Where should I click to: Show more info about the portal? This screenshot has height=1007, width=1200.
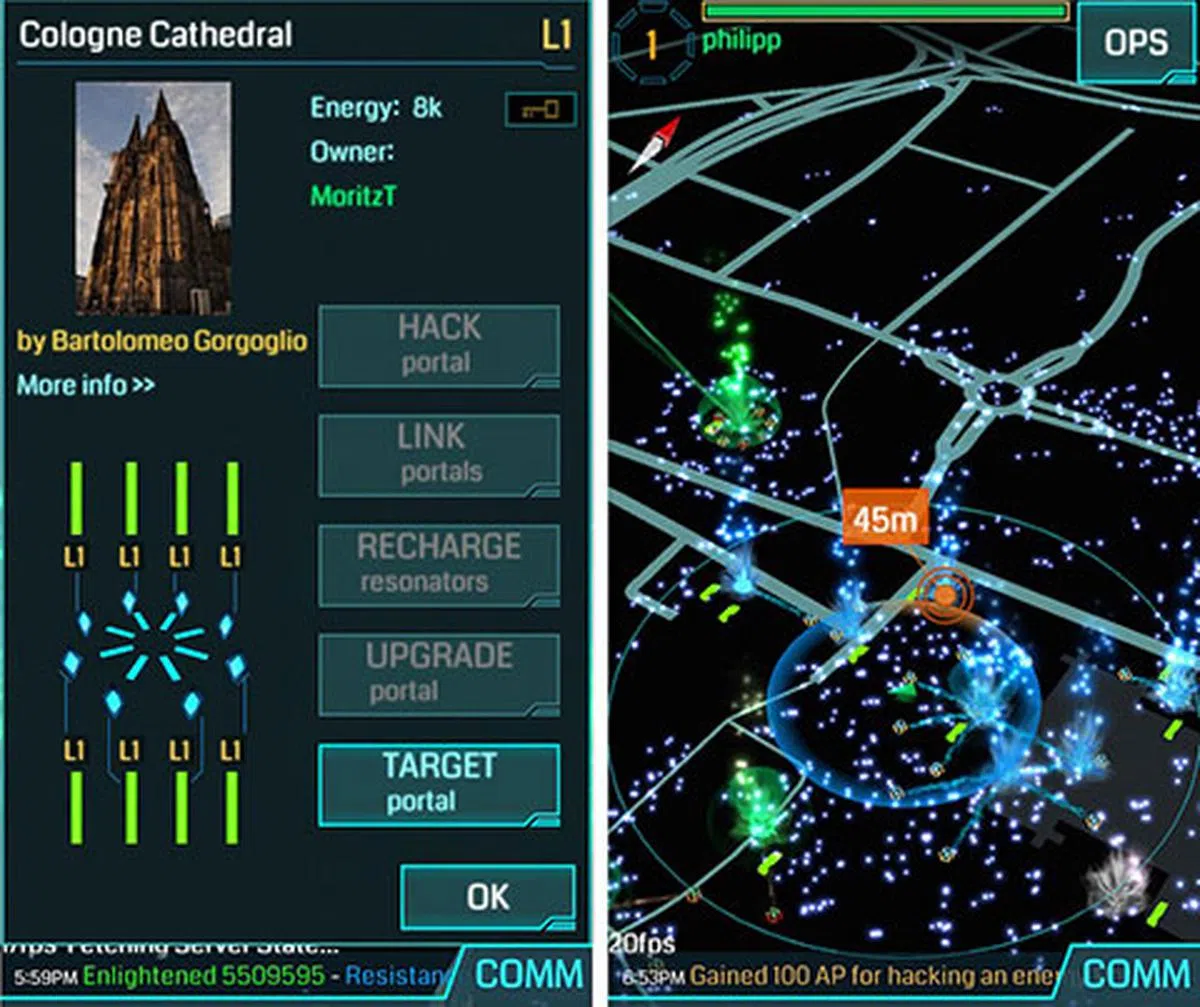pos(86,385)
